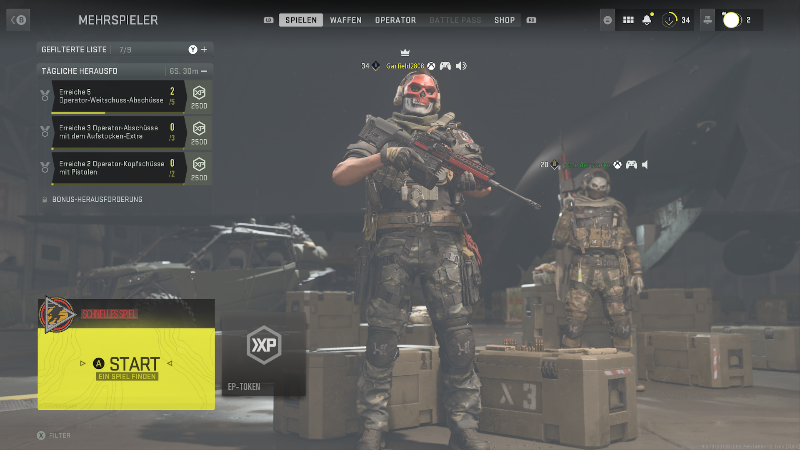
Task: Switch to the Operator tab
Action: pyautogui.click(x=395, y=20)
